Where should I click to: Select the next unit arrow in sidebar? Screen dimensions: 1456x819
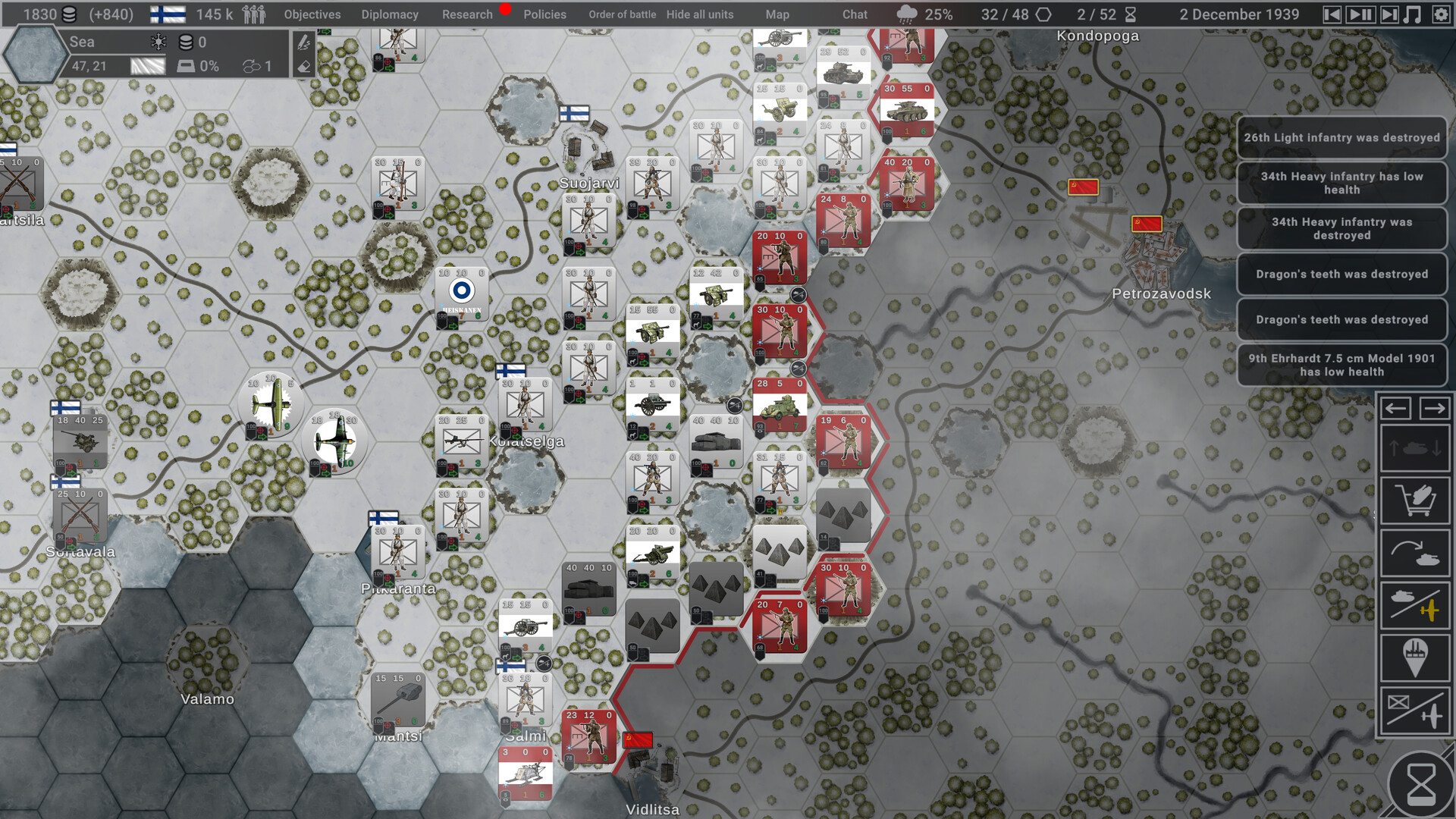coord(1436,408)
